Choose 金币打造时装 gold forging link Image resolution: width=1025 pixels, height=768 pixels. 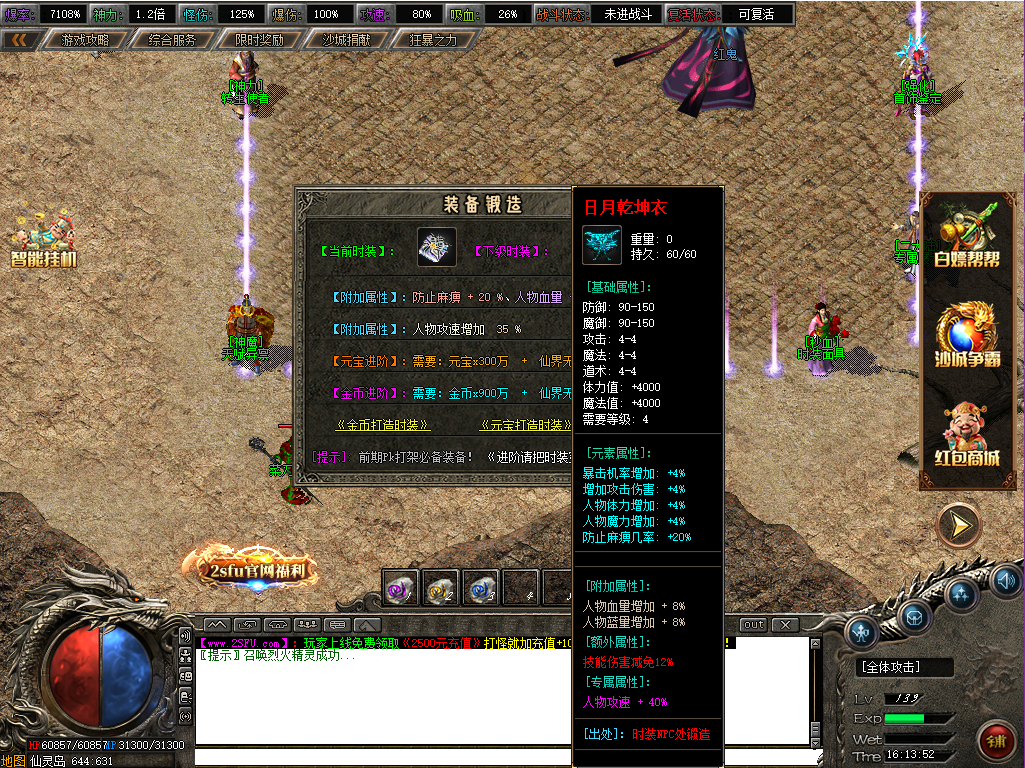[383, 425]
